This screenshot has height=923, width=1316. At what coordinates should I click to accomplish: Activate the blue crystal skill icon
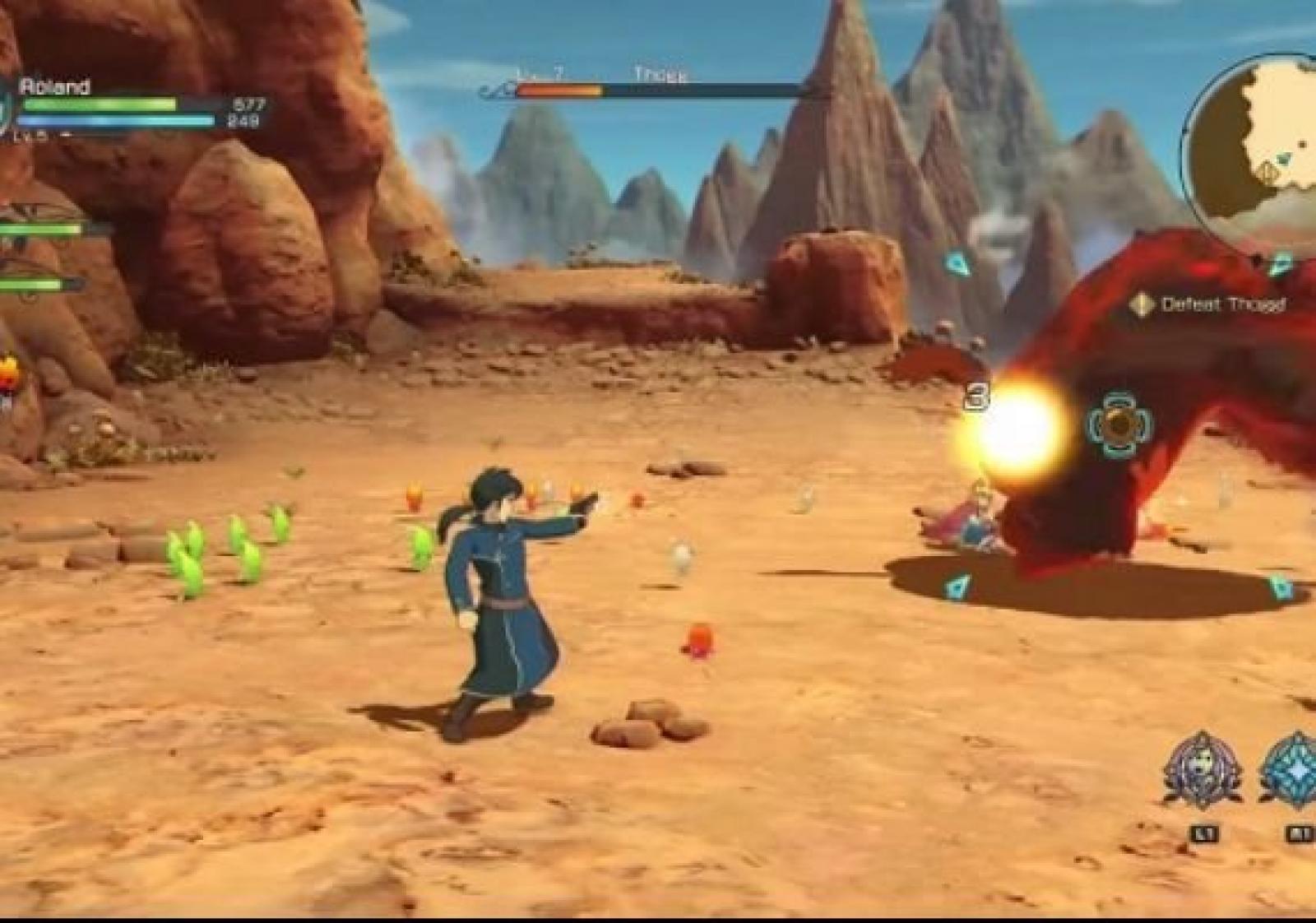tap(1292, 771)
